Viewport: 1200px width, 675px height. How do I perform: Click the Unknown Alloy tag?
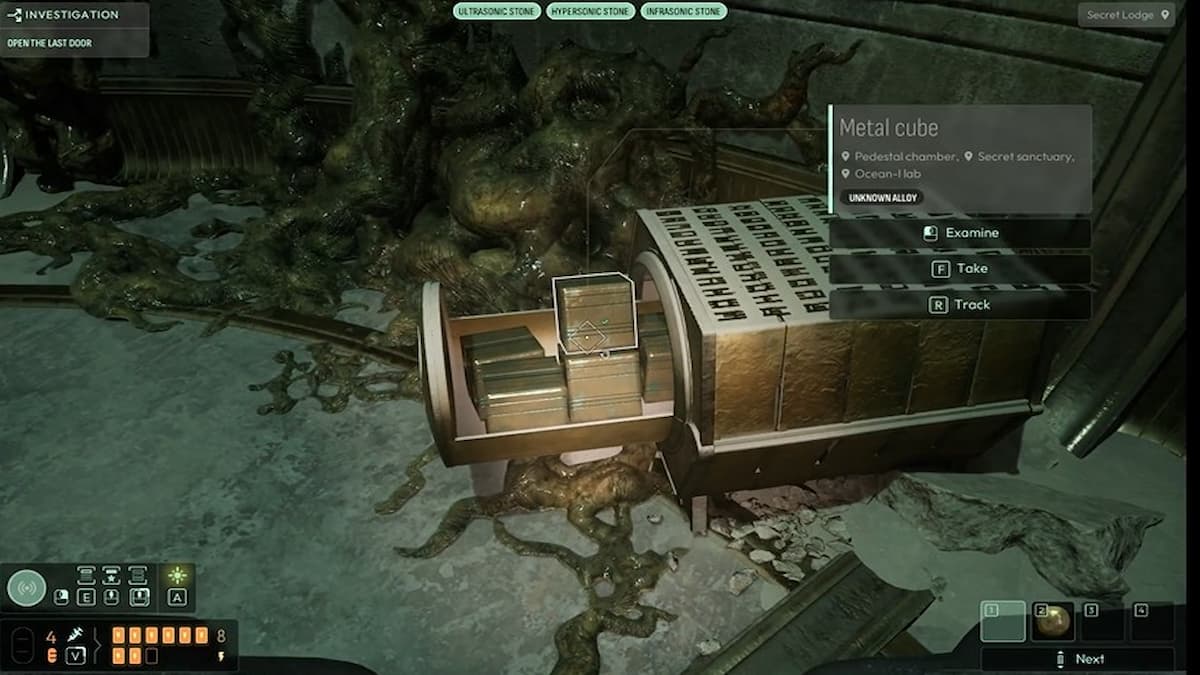(x=880, y=198)
